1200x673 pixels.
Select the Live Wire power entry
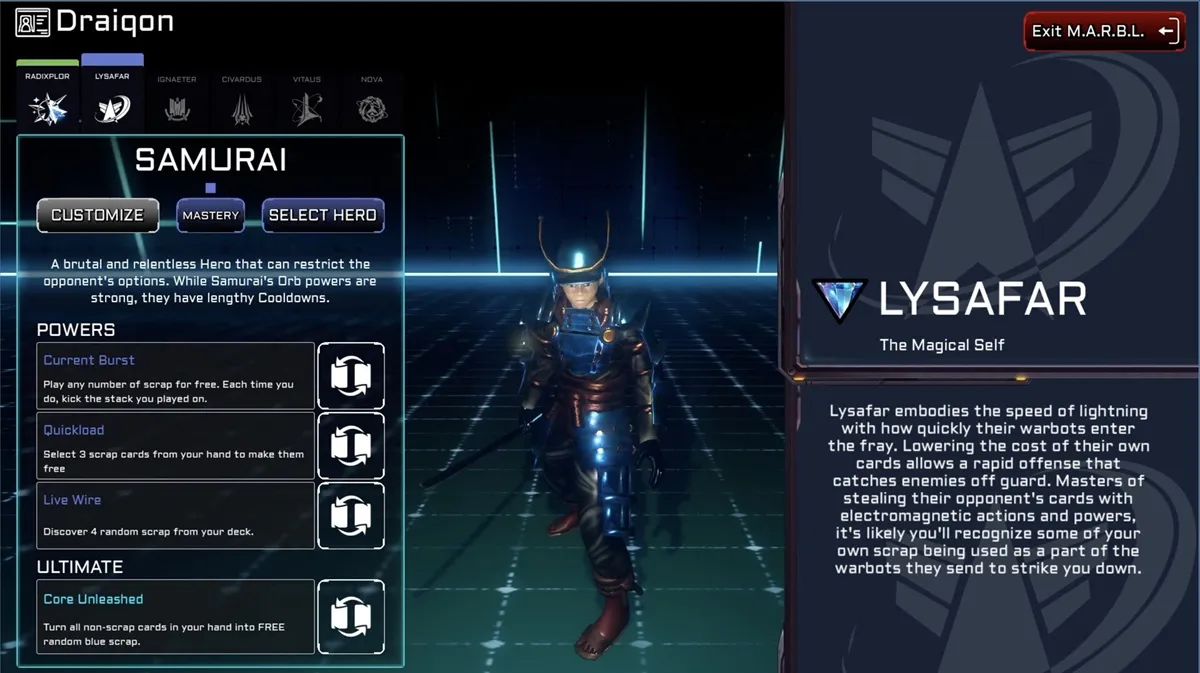pos(176,515)
